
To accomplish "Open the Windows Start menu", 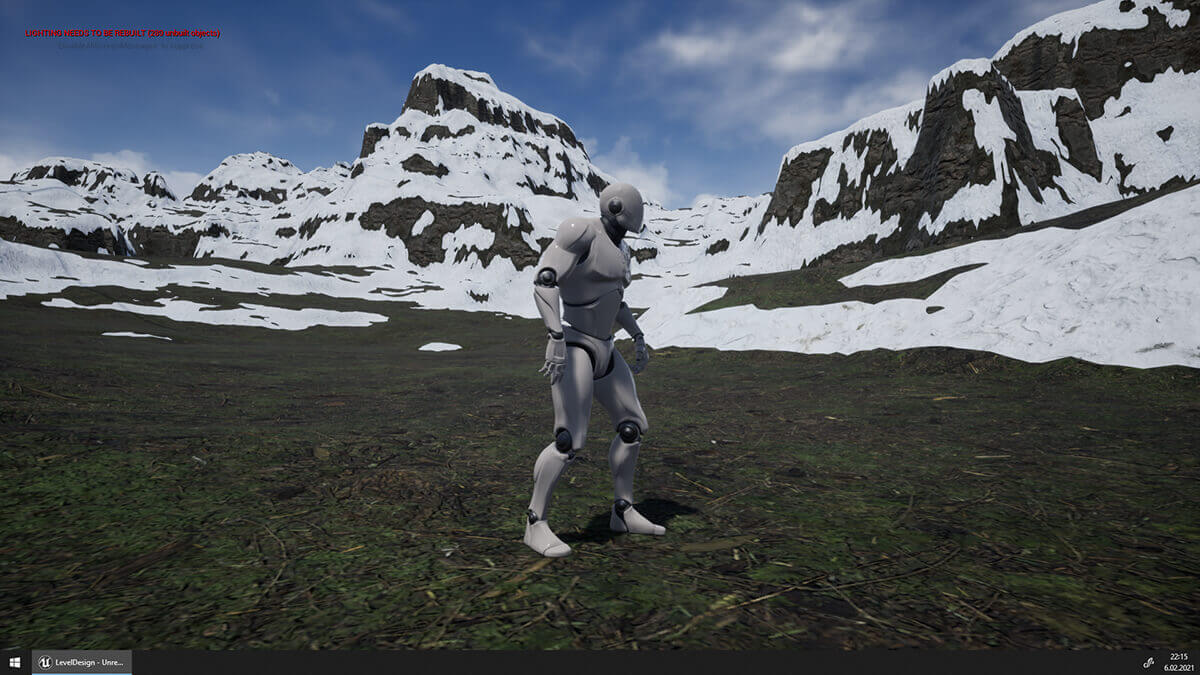I will pyautogui.click(x=14, y=662).
